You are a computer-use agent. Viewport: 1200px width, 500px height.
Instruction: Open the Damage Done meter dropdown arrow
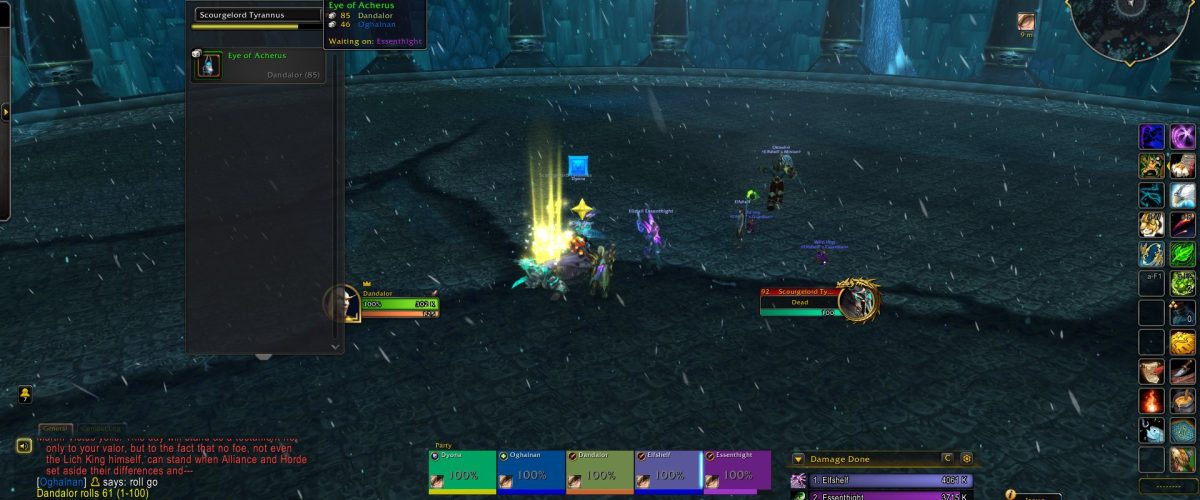[x=798, y=459]
